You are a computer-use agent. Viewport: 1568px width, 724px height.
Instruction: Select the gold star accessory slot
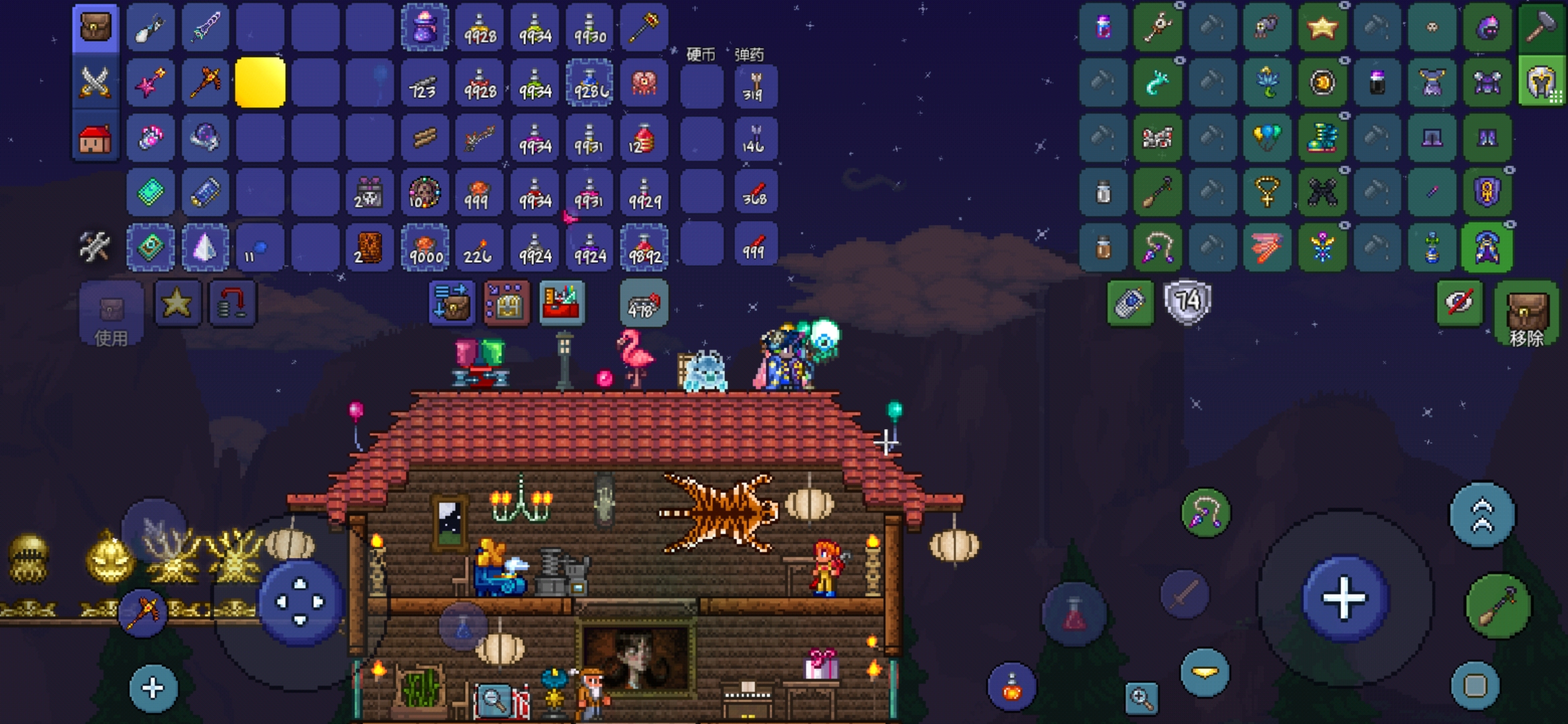[x=1322, y=27]
